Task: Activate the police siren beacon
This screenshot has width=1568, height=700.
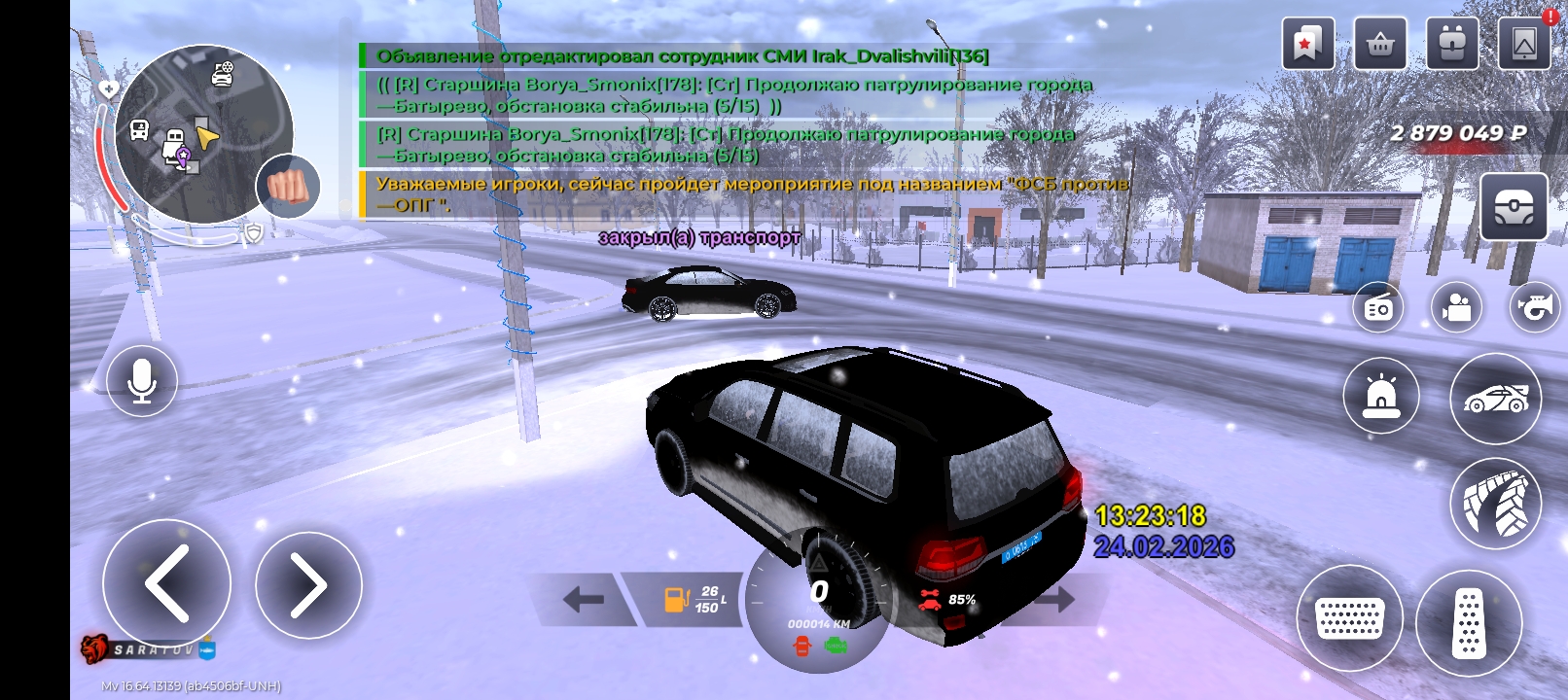Action: point(1381,397)
